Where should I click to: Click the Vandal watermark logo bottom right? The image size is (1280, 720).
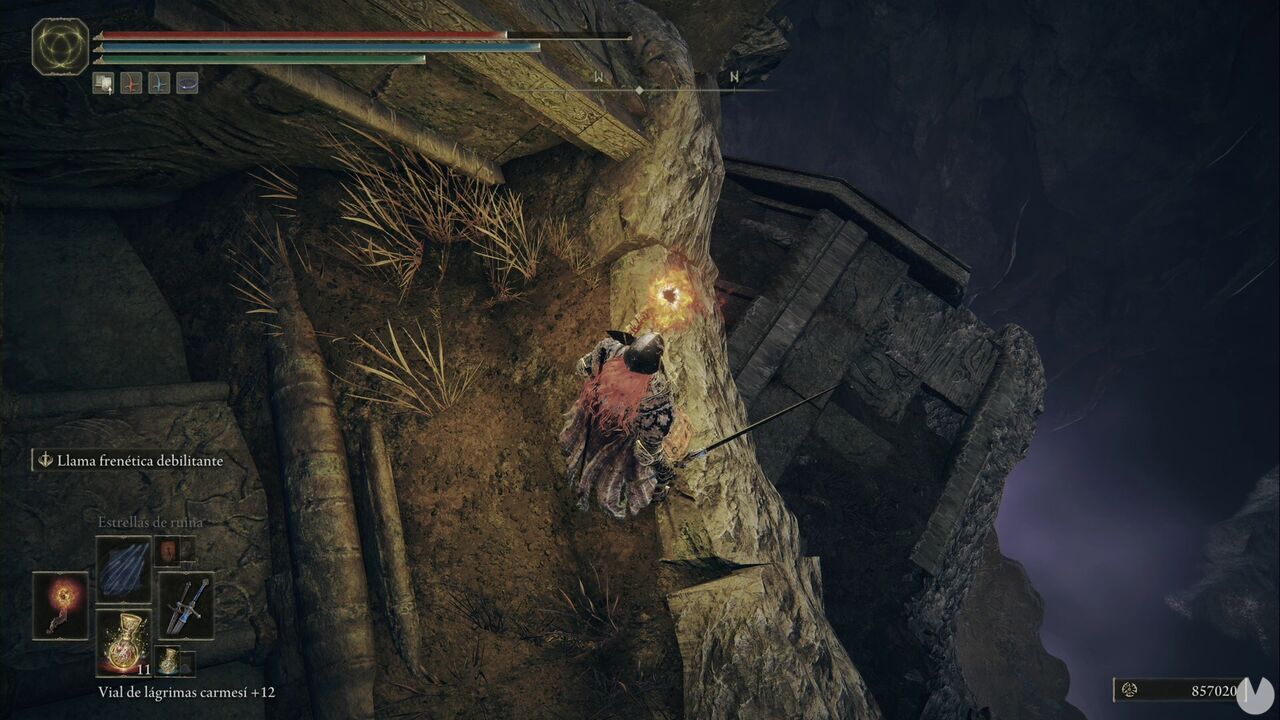pyautogui.click(x=1254, y=696)
